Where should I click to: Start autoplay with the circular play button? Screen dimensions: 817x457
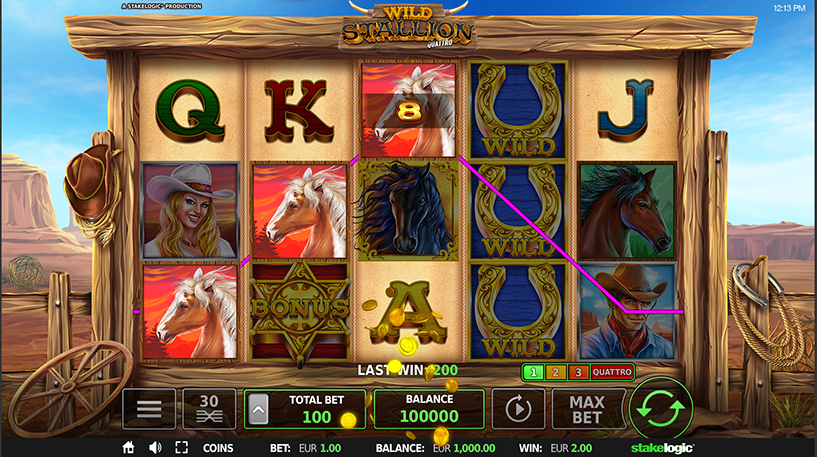(x=519, y=409)
